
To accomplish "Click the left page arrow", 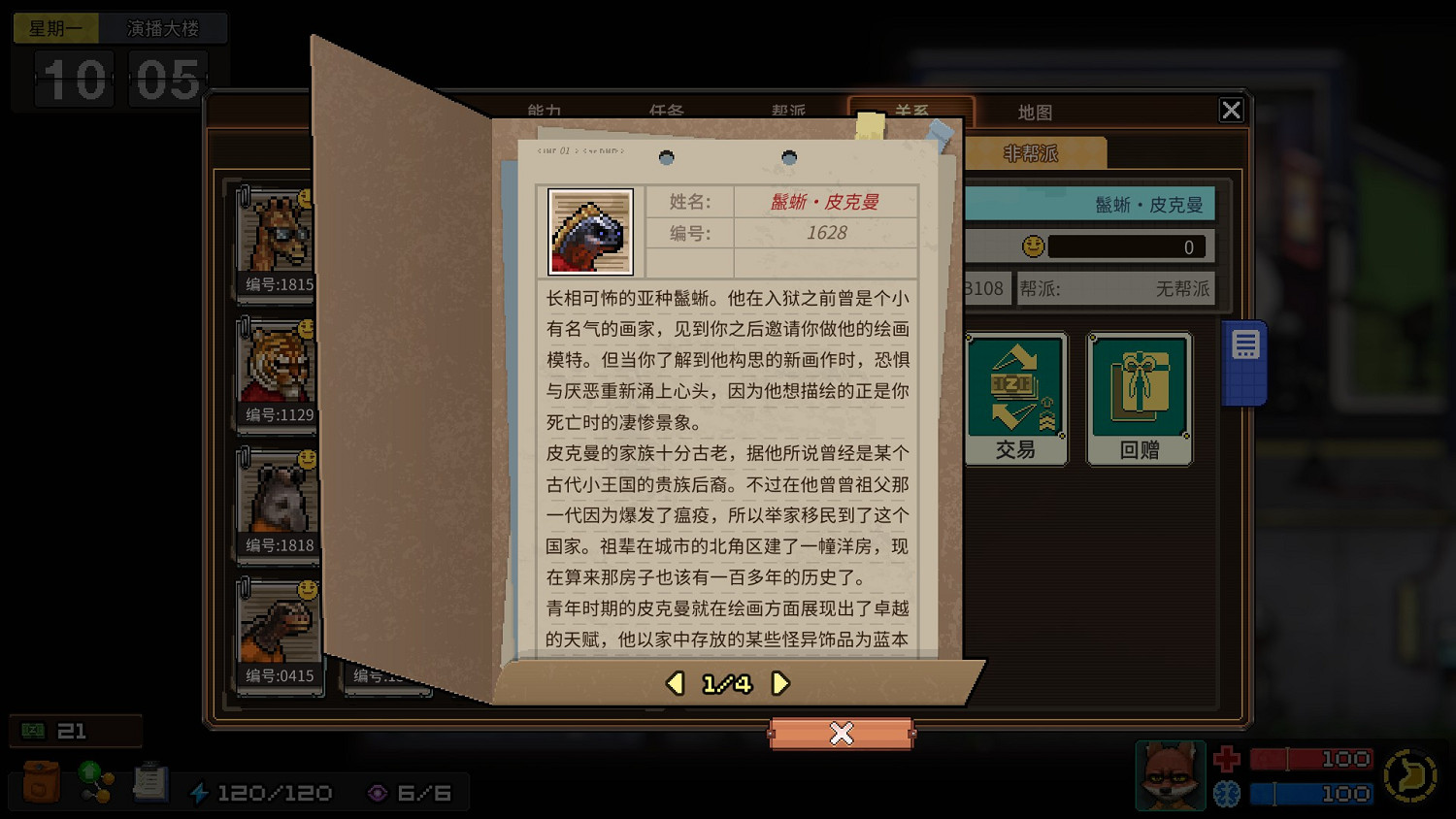I will pyautogui.click(x=675, y=683).
